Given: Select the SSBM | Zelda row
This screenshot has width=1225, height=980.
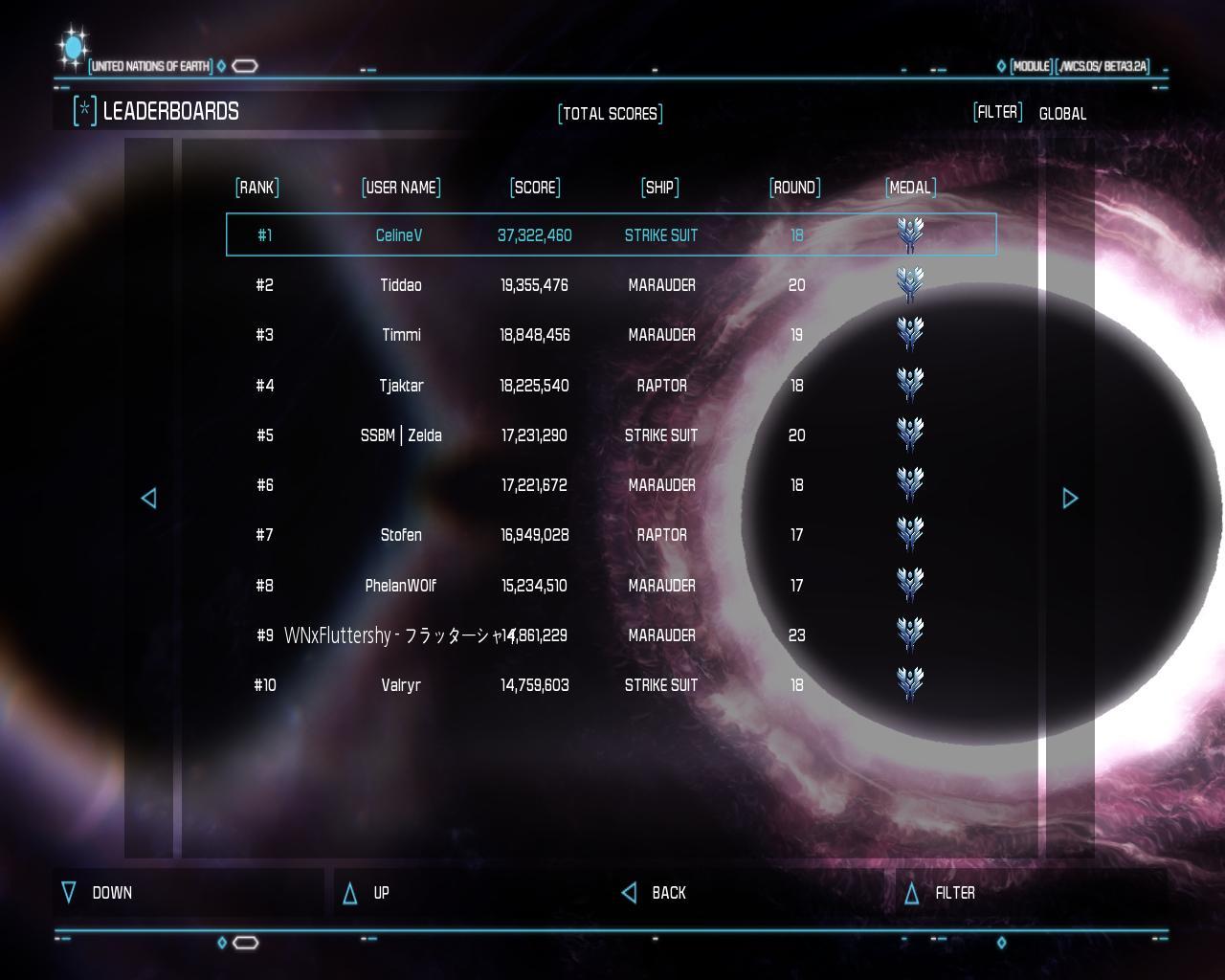Looking at the screenshot, I should (x=611, y=435).
